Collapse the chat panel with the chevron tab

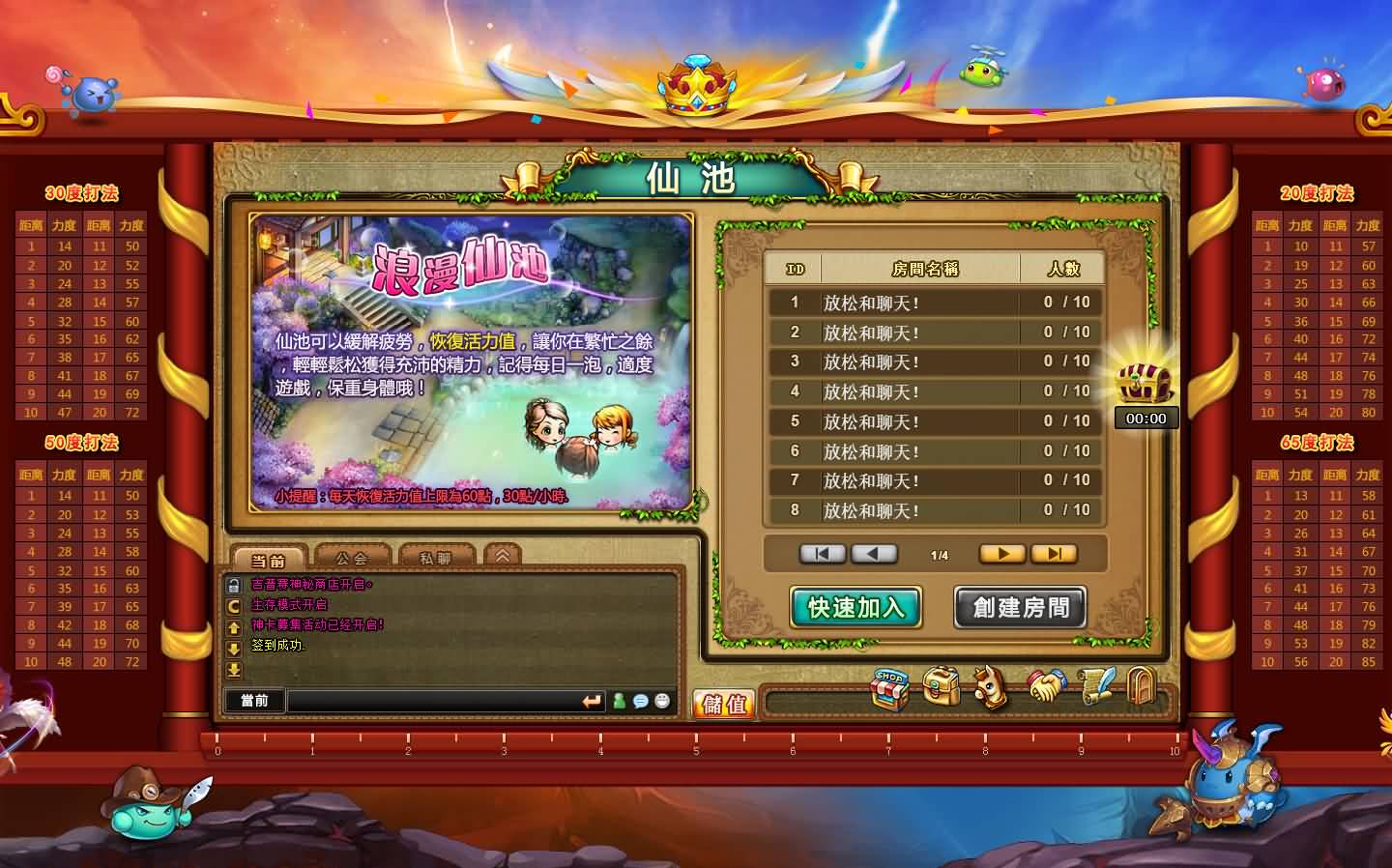point(505,553)
